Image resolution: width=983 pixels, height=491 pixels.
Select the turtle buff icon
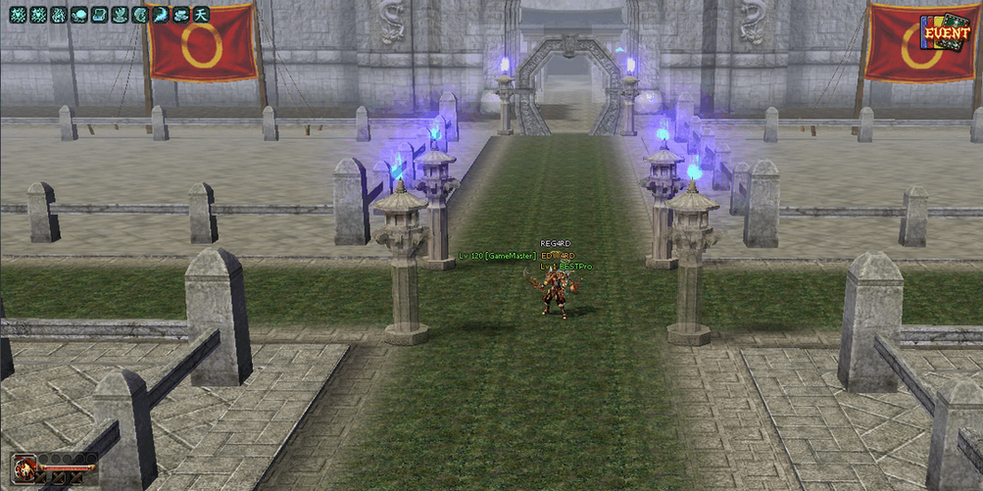pyautogui.click(x=78, y=15)
